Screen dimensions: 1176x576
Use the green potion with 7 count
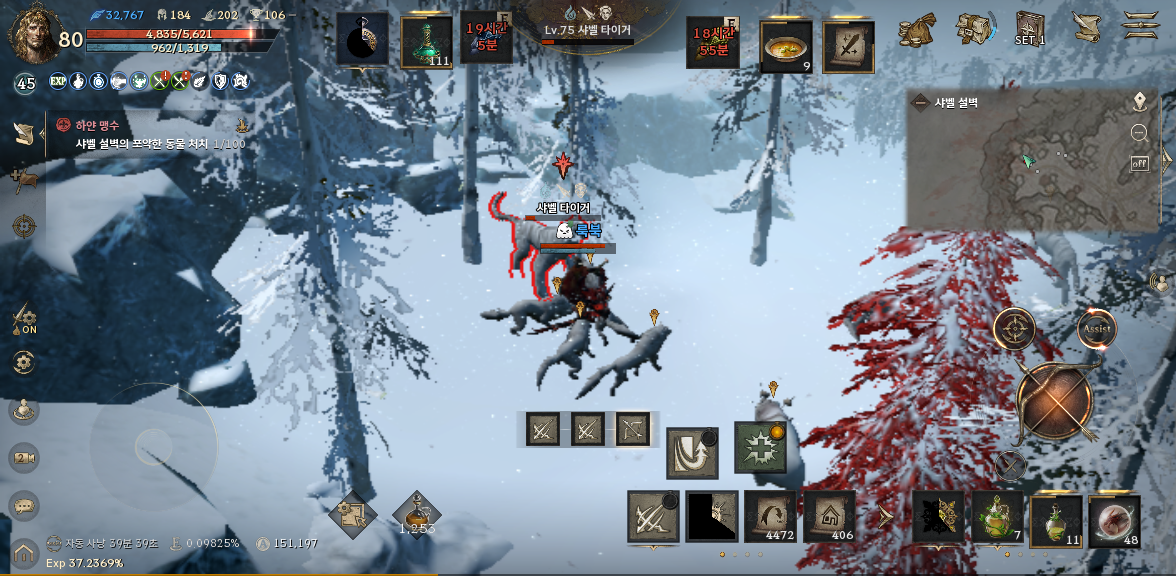(997, 518)
